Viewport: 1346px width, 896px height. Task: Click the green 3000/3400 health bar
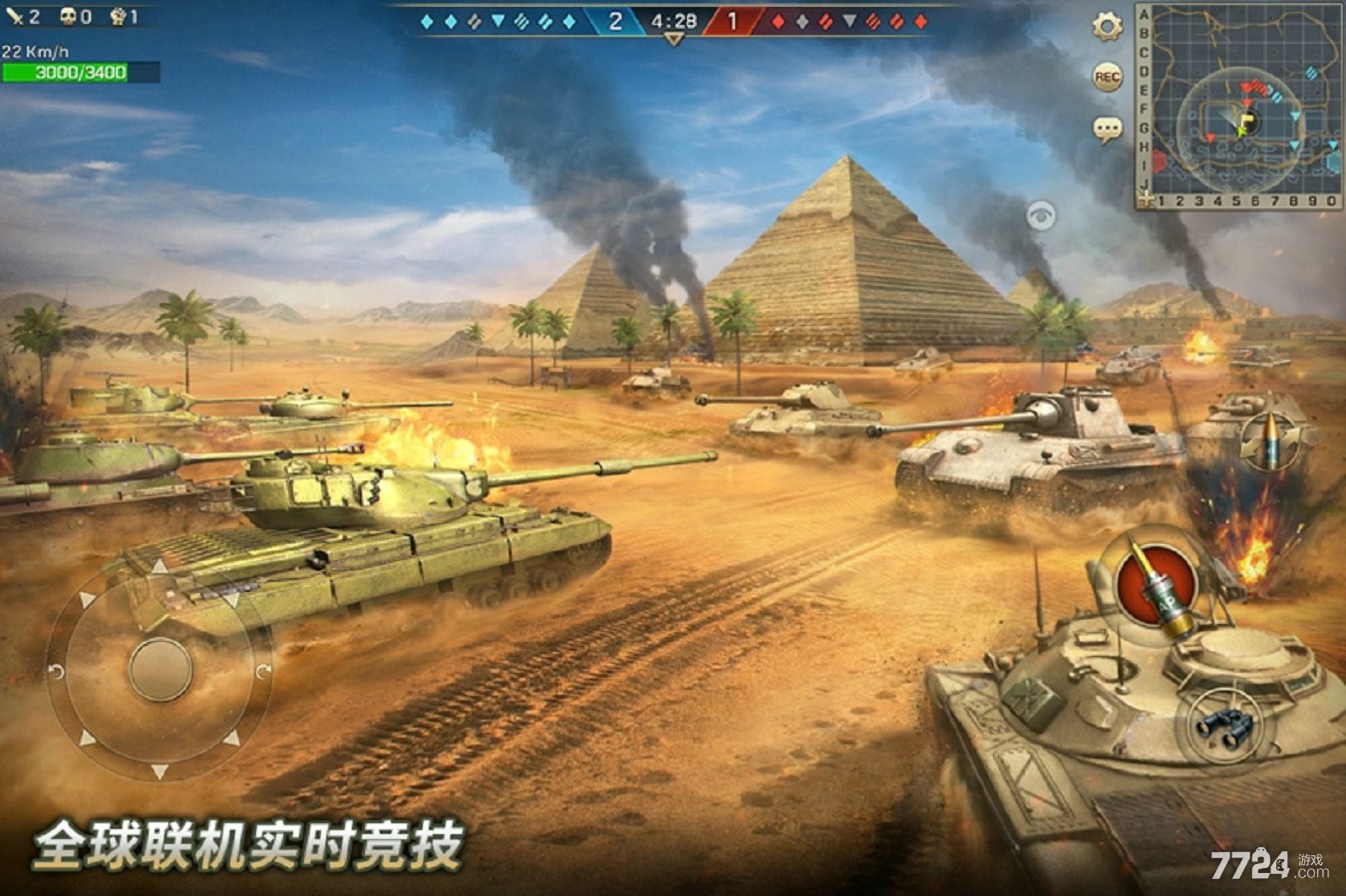click(78, 71)
